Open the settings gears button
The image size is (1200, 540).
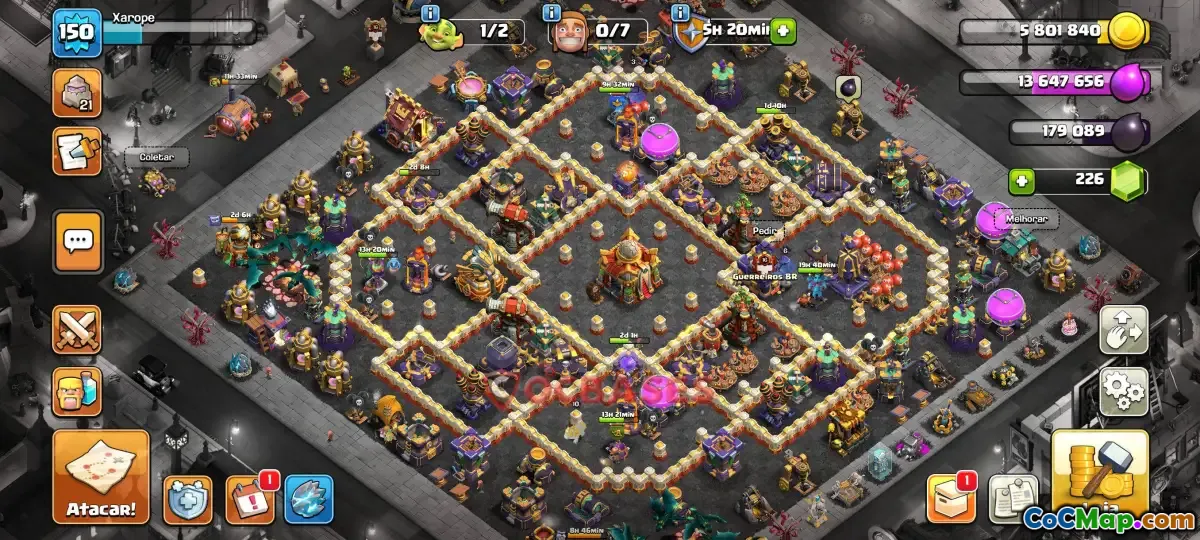(1124, 391)
